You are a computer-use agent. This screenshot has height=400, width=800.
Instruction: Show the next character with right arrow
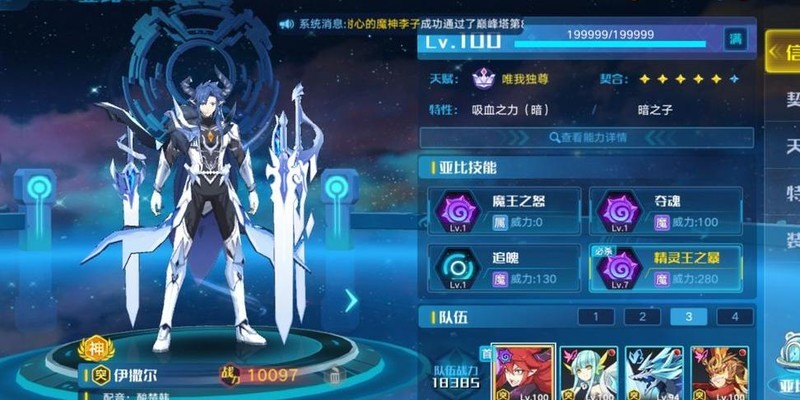point(351,300)
